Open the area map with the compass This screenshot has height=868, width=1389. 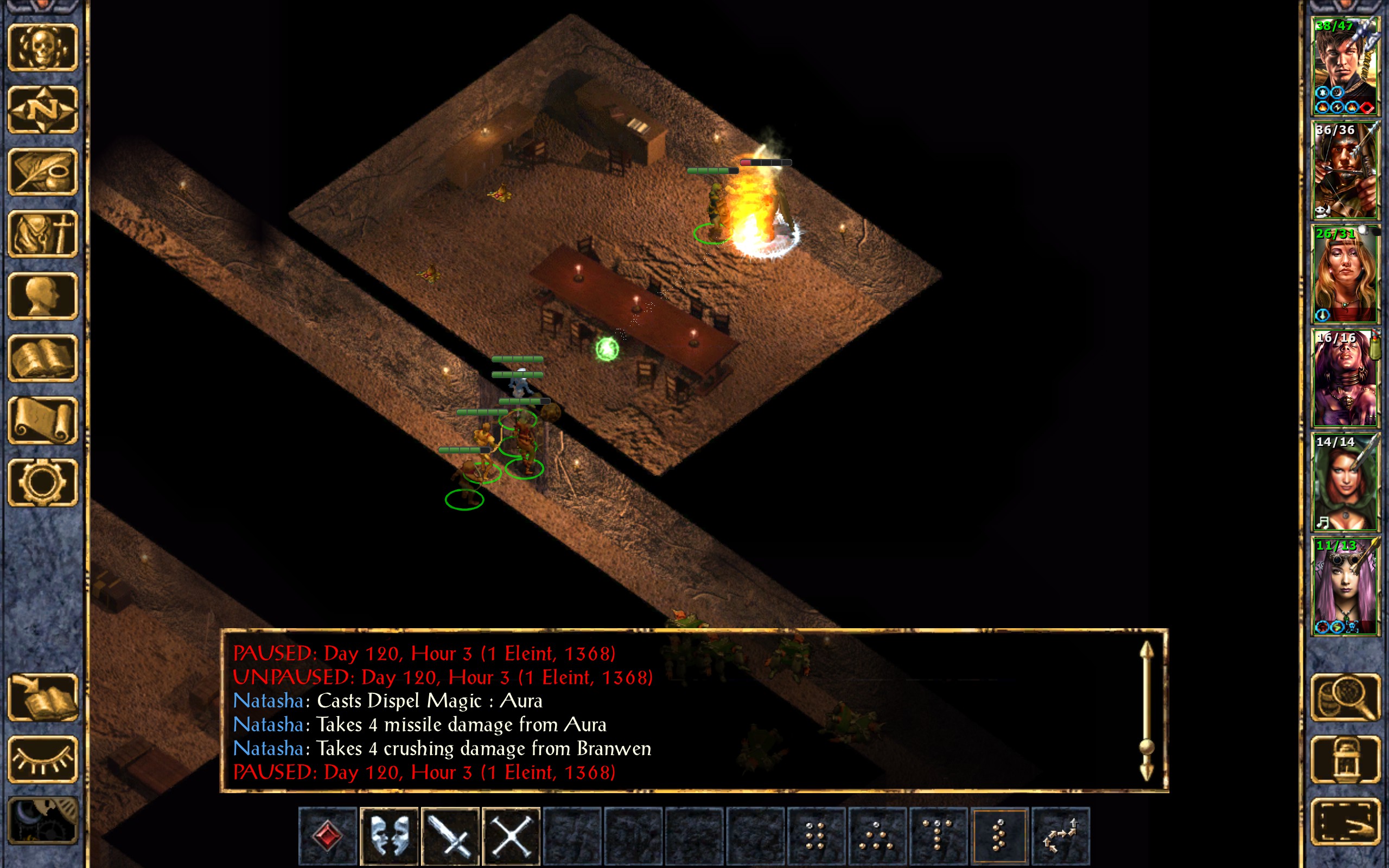pos(42,110)
